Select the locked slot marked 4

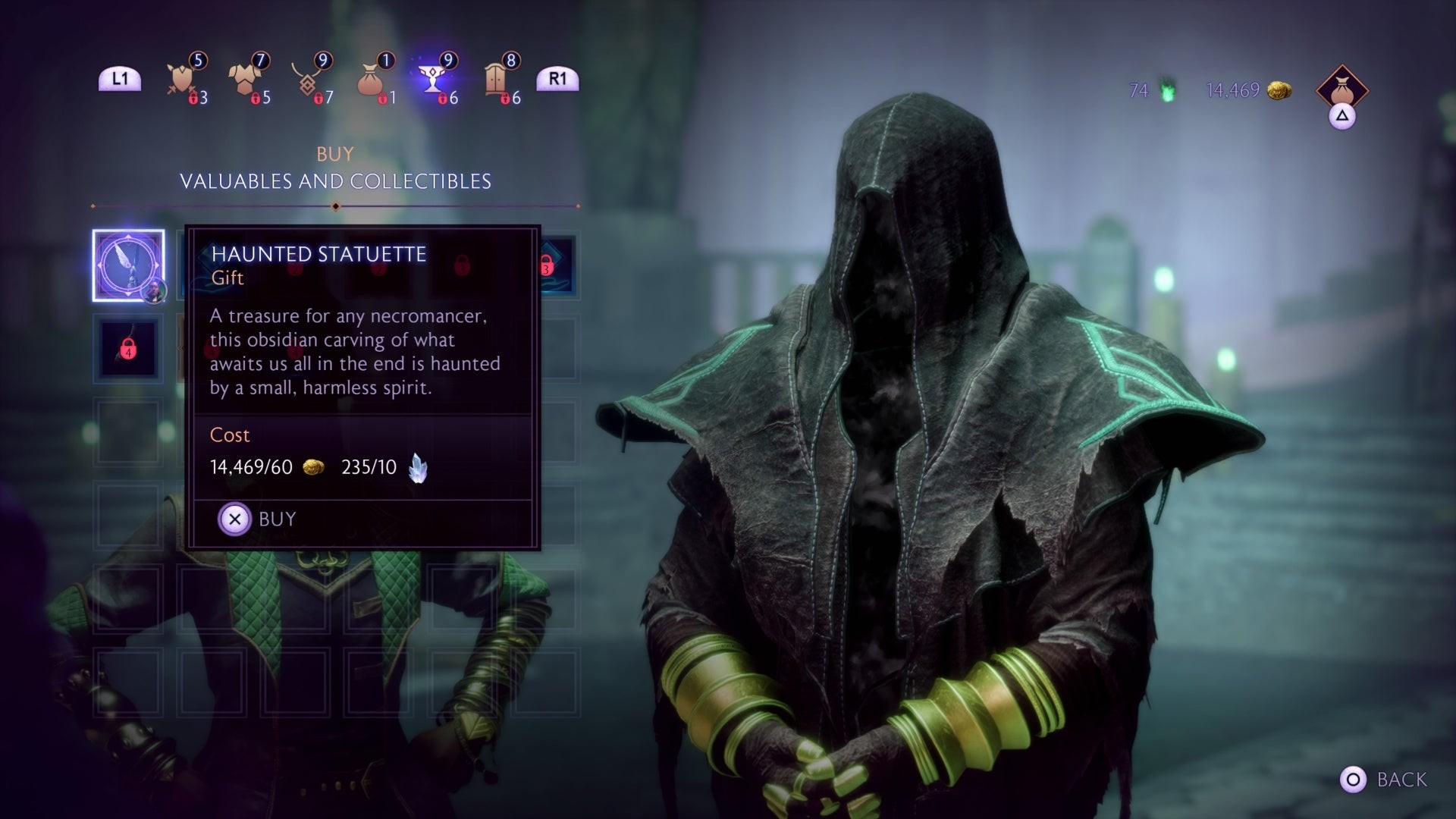(x=128, y=350)
